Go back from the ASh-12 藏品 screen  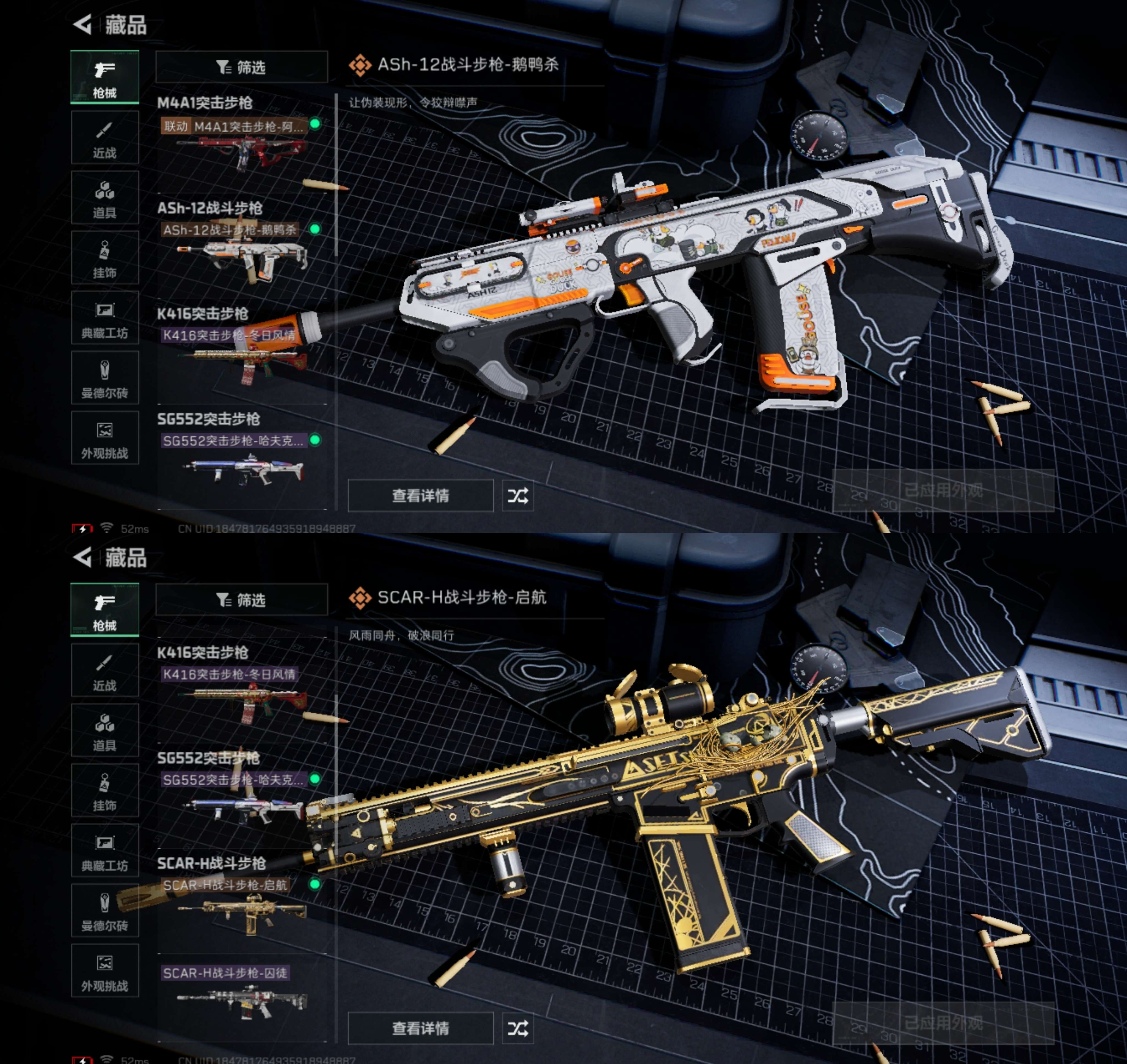[83, 24]
